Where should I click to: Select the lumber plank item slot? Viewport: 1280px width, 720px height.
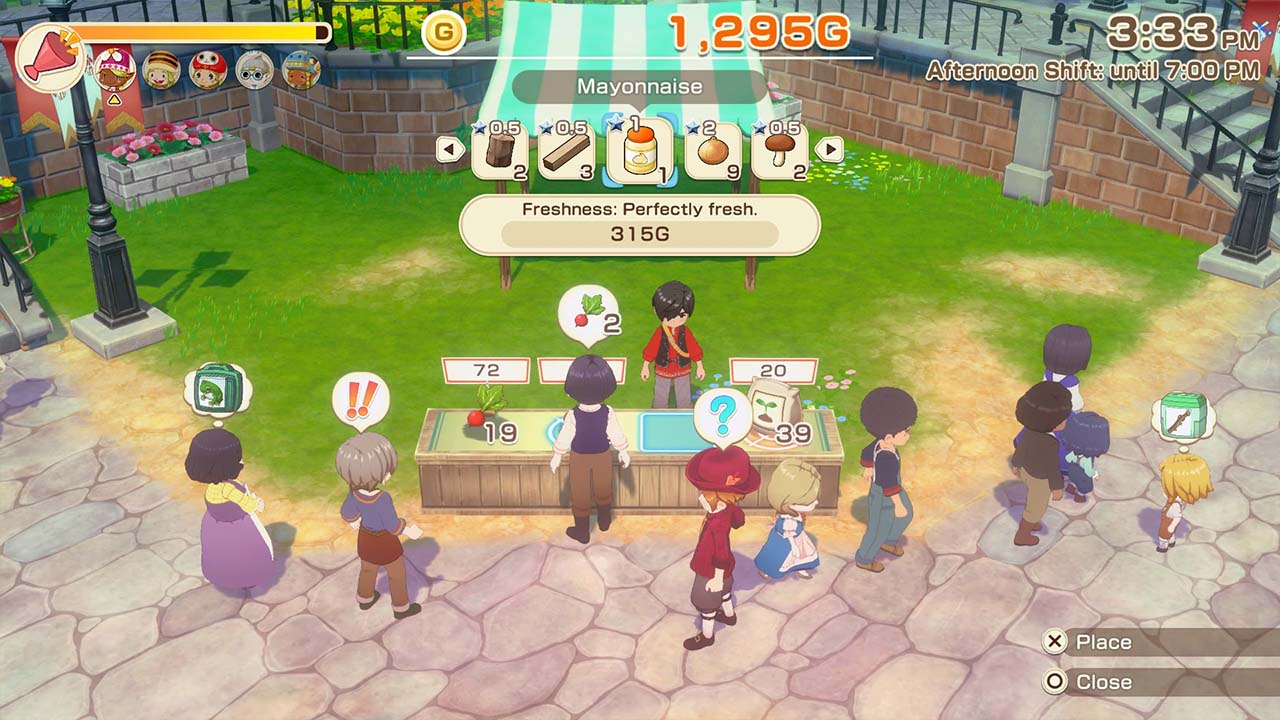(x=567, y=151)
